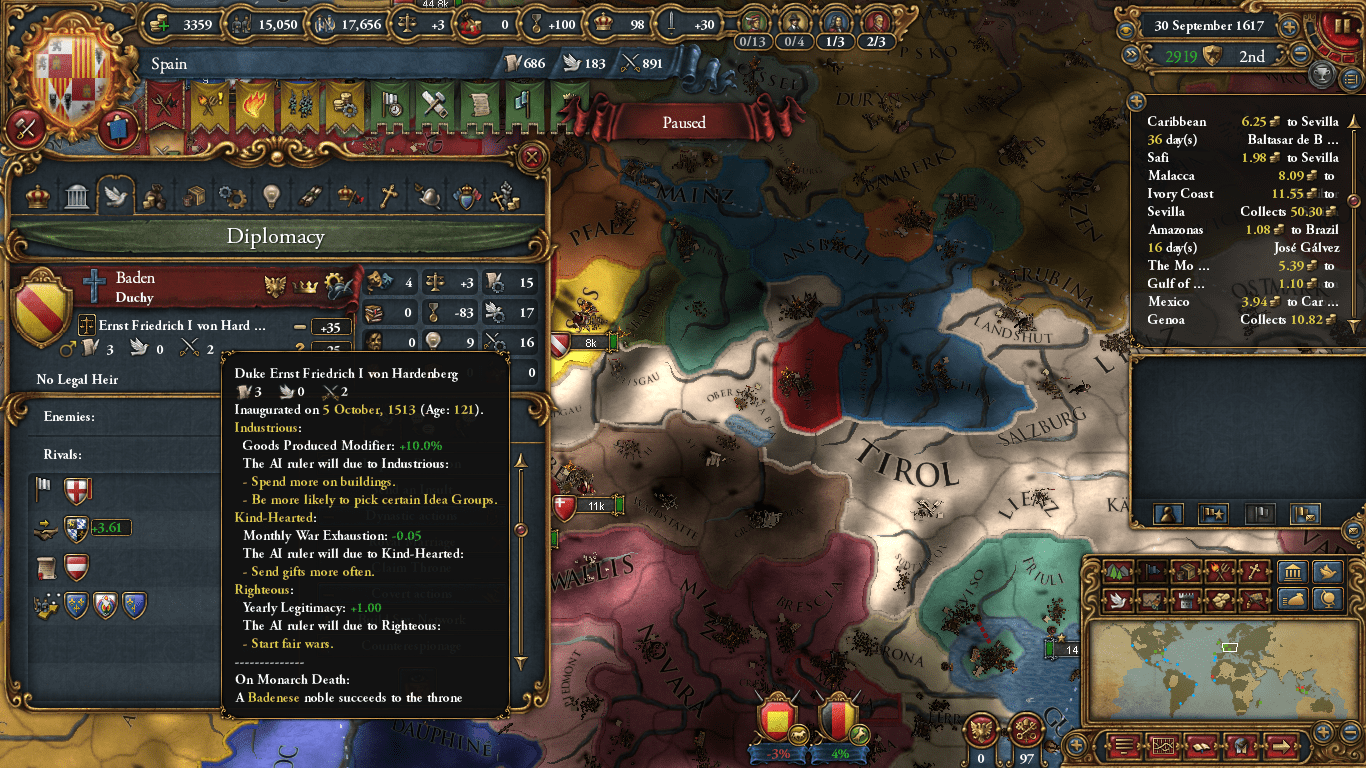This screenshot has width=1366, height=768.
Task: Switch to terrain mapmode above the minimap
Action: click(1117, 572)
